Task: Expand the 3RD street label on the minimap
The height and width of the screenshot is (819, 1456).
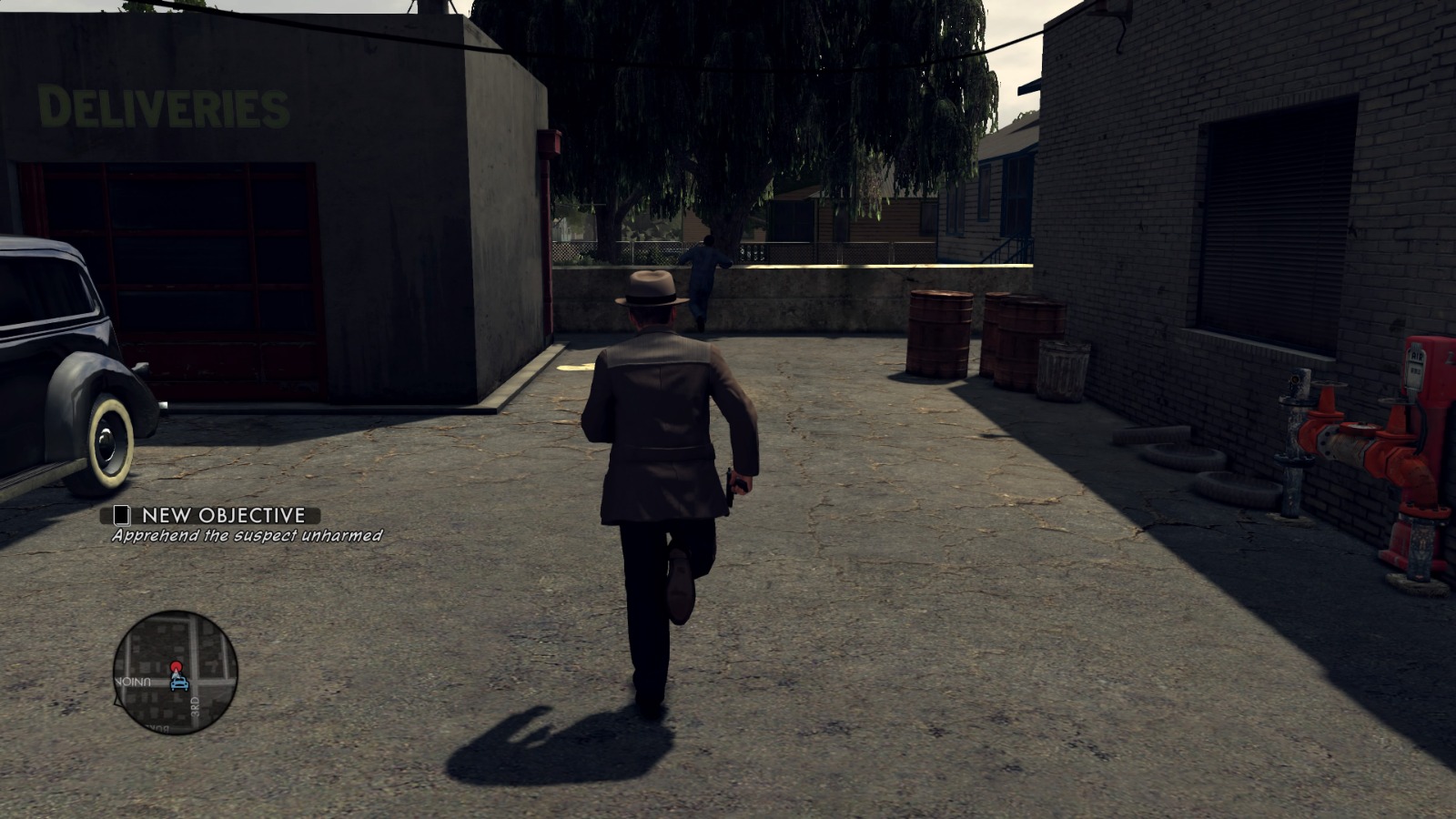Action: (195, 706)
